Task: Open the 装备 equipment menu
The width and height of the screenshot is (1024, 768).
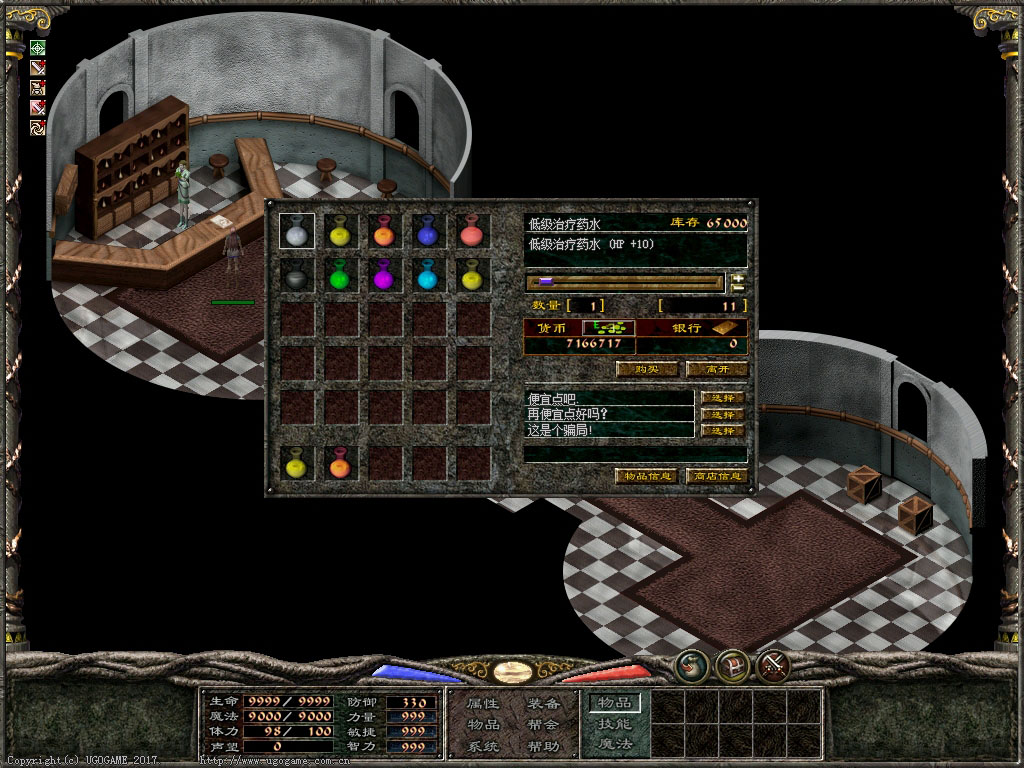Action: [543, 704]
